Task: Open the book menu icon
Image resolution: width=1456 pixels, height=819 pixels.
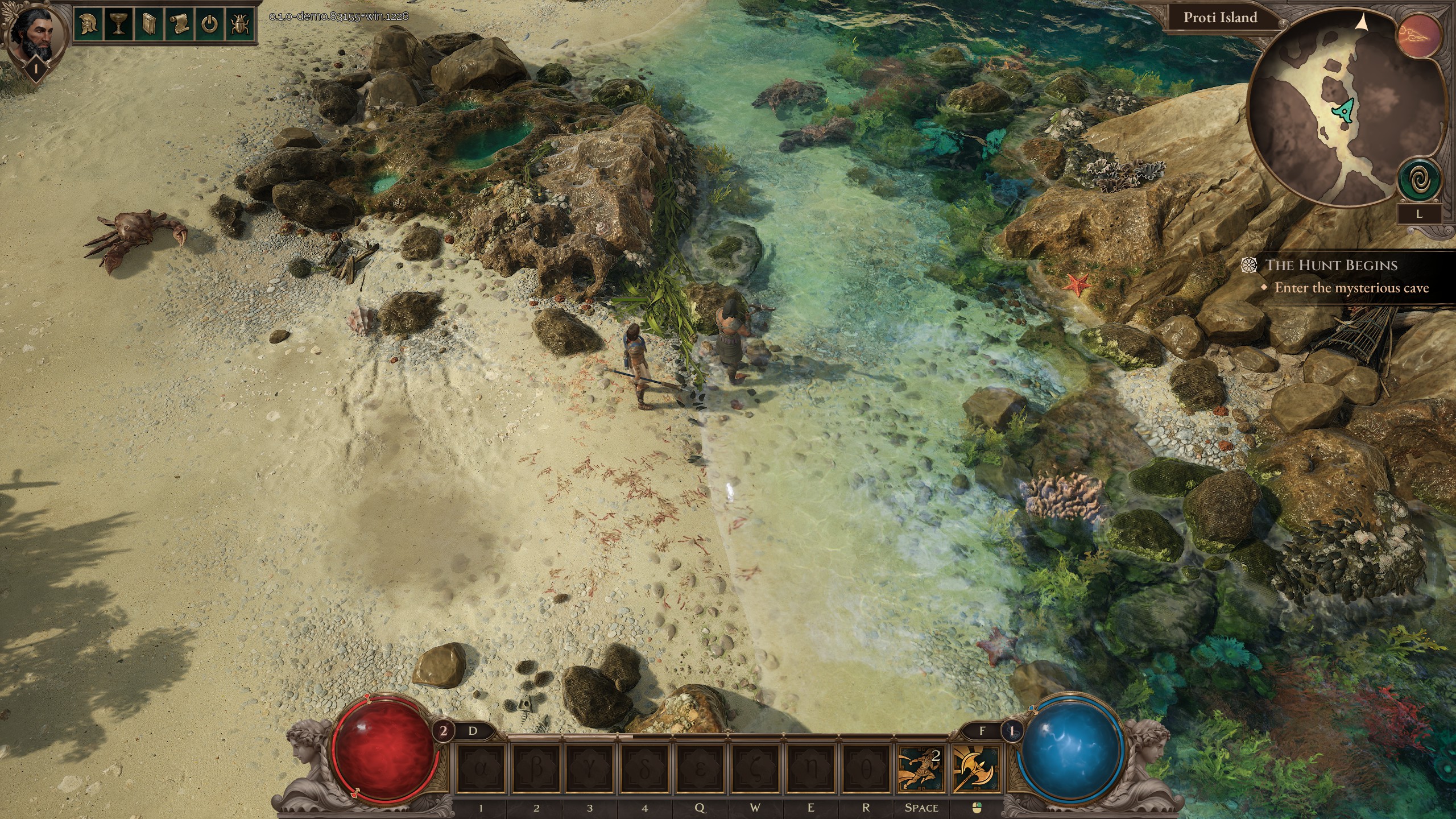Action: tap(149, 25)
